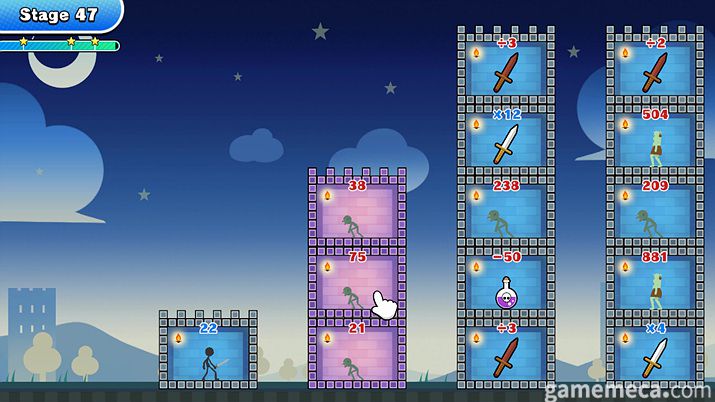Select the ÷2 red sword room

[x=655, y=70]
